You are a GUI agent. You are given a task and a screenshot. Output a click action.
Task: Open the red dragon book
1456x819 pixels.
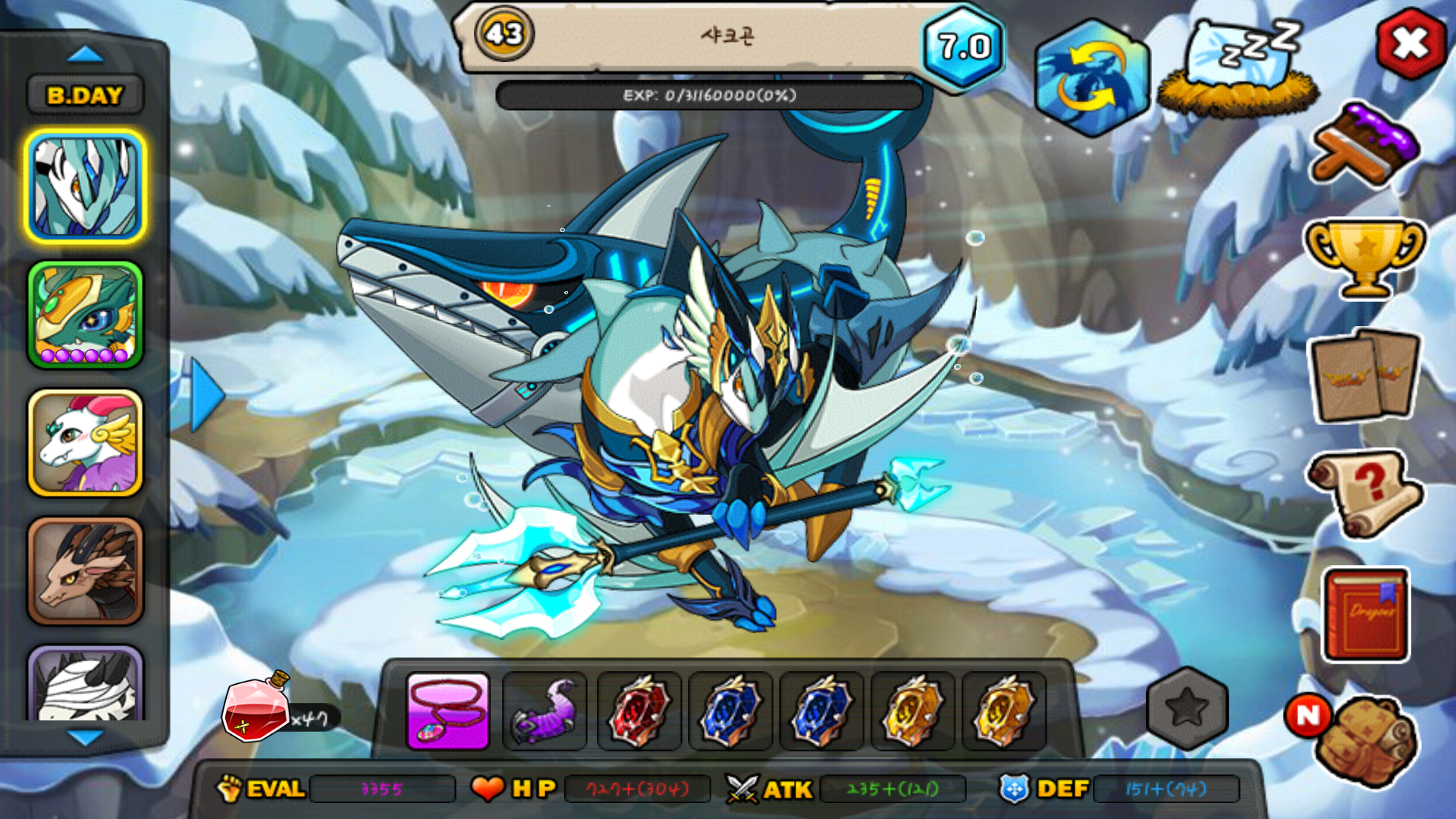coord(1365,614)
